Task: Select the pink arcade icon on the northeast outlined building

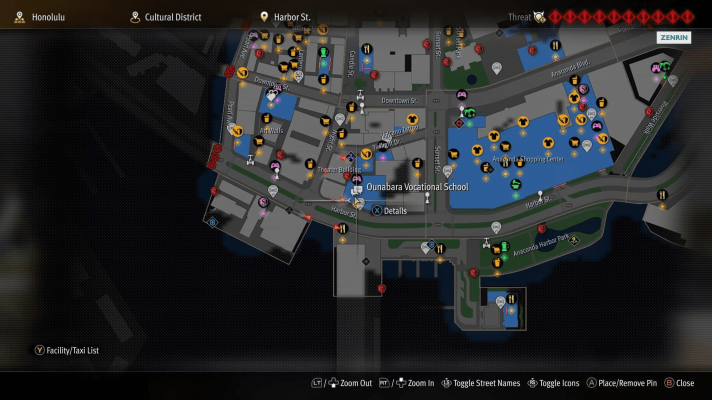Action: point(656,68)
